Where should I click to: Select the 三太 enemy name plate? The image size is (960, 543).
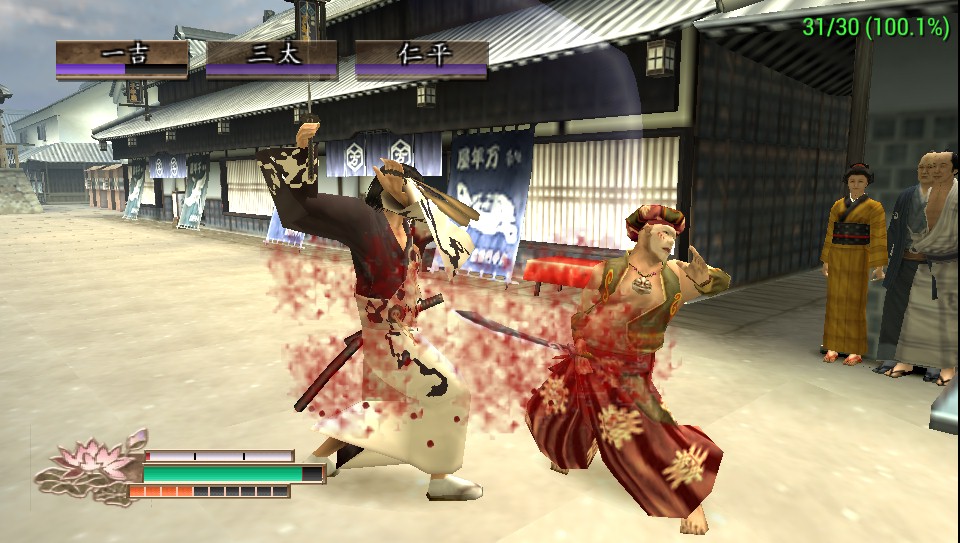[x=272, y=56]
